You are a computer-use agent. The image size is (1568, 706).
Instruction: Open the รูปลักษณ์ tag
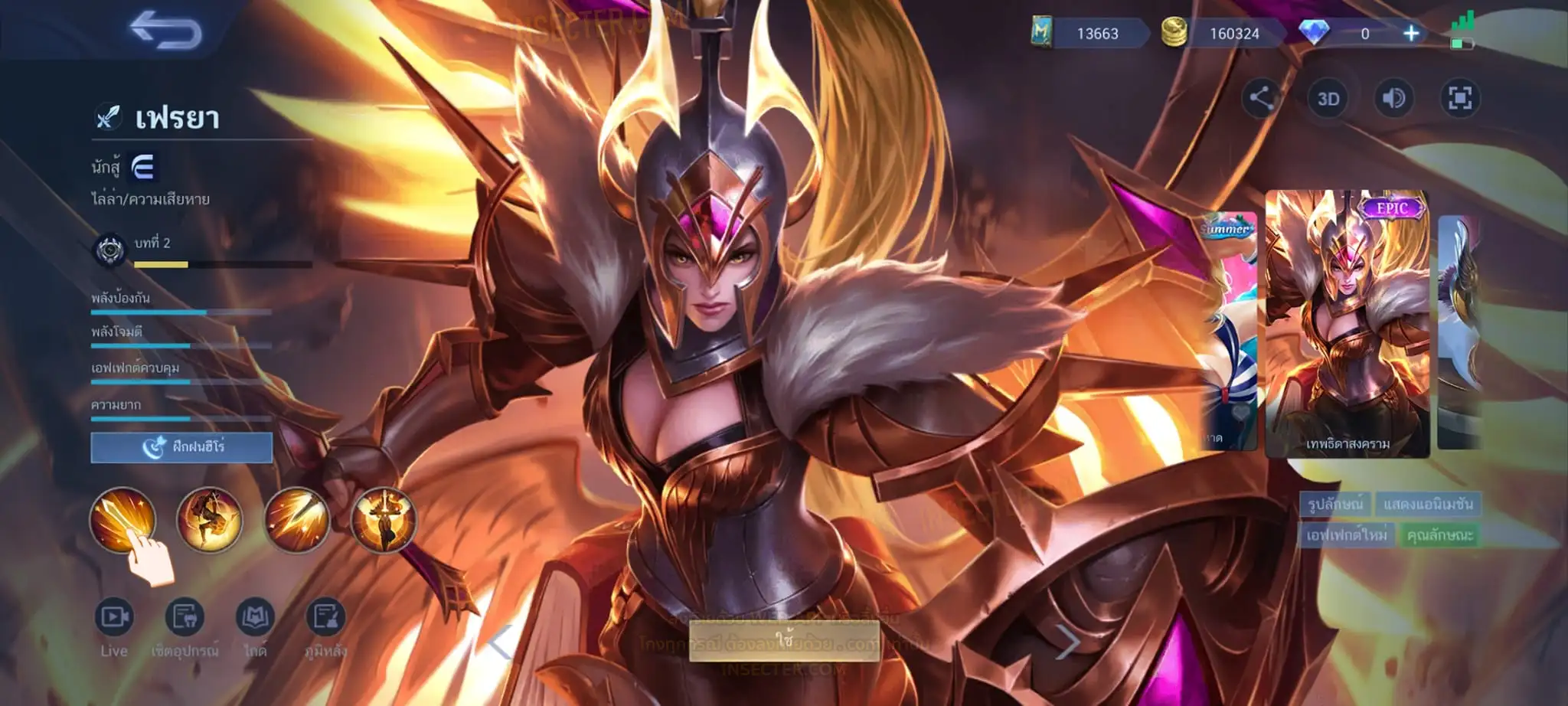1334,504
